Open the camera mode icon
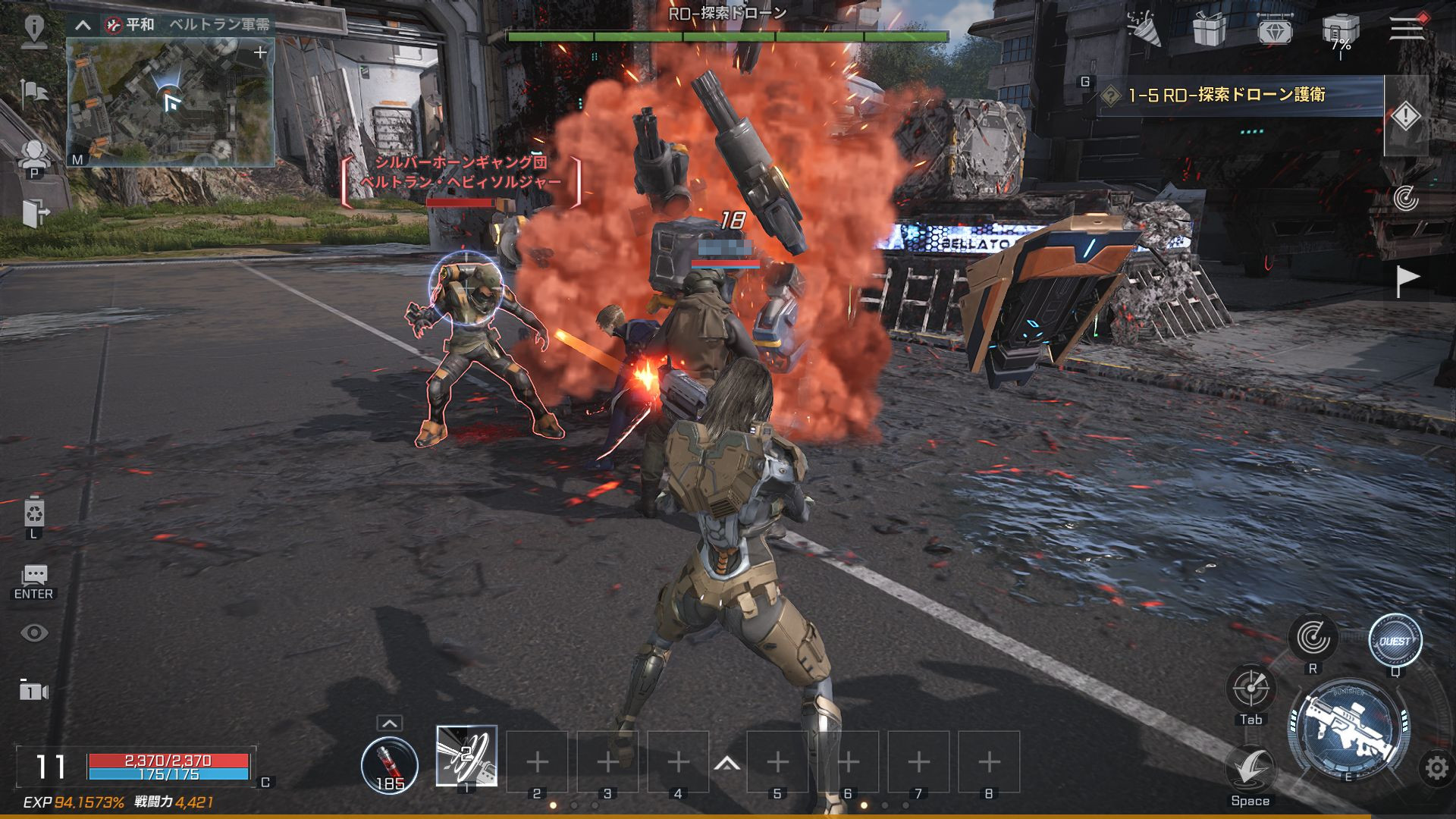The image size is (1456, 819). point(33,691)
